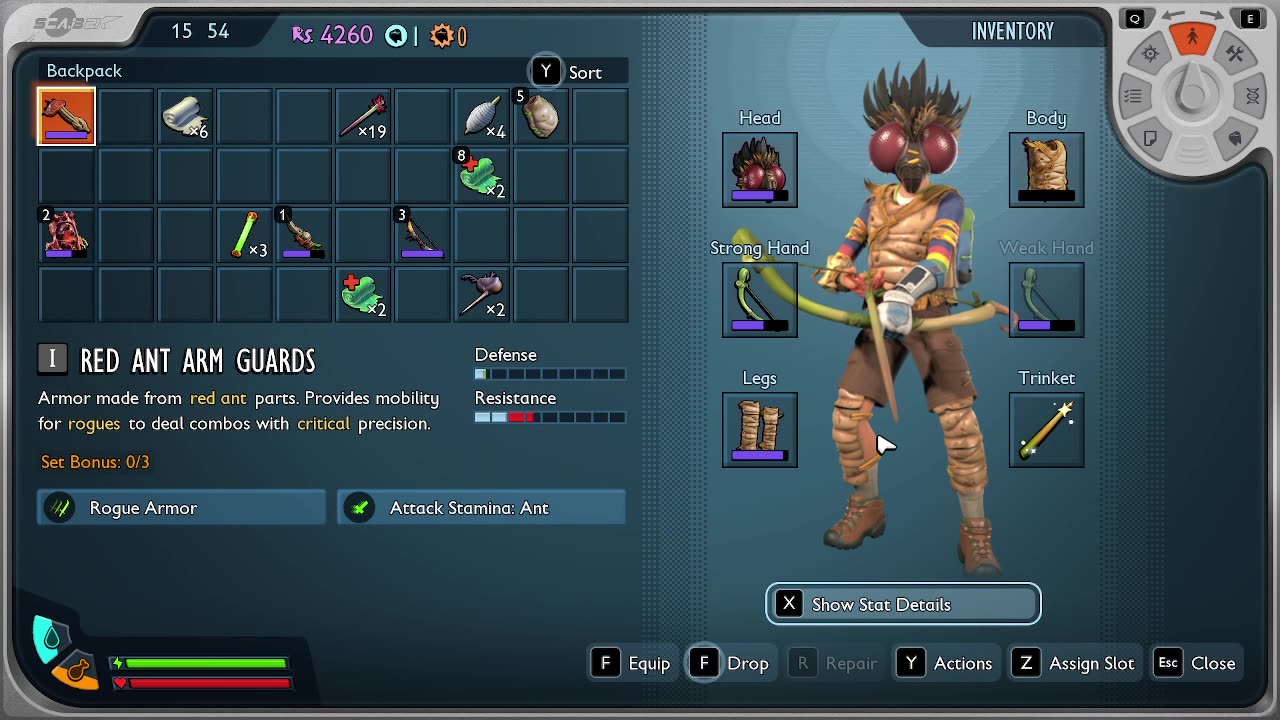Open the equipped Head slot
1280x720 pixels.
[760, 170]
